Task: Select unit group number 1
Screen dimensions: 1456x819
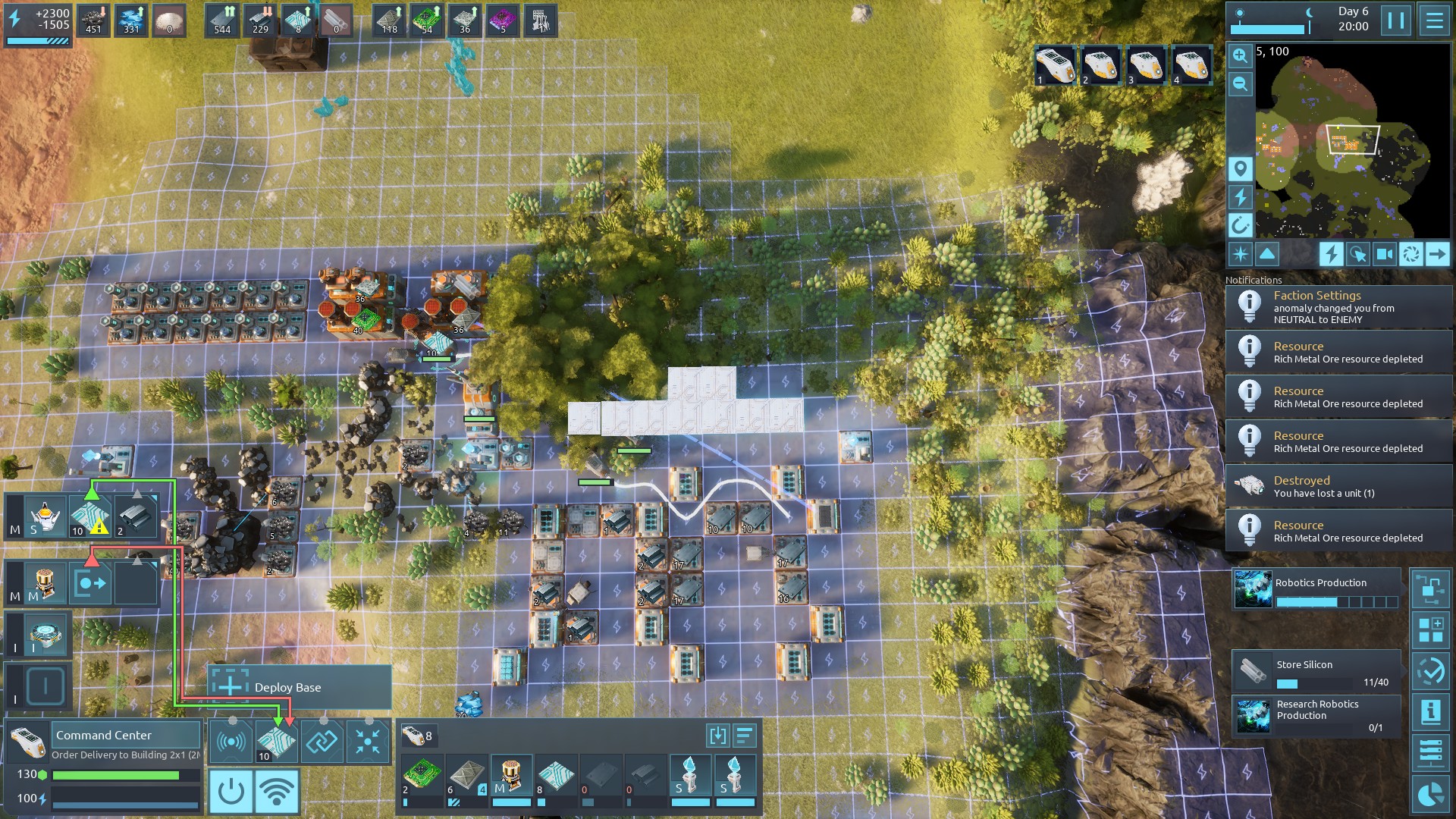Action: pyautogui.click(x=1055, y=65)
